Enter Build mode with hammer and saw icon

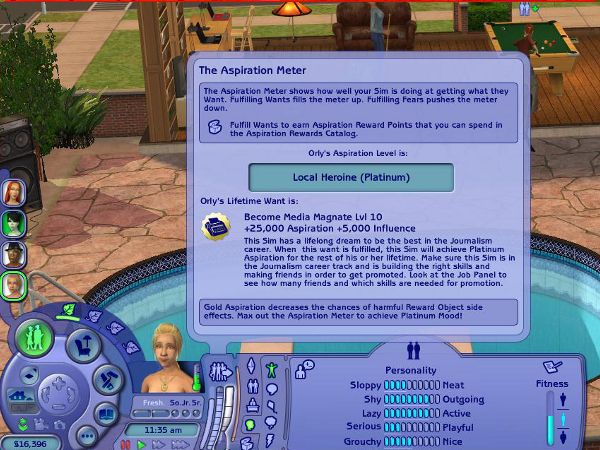107,379
